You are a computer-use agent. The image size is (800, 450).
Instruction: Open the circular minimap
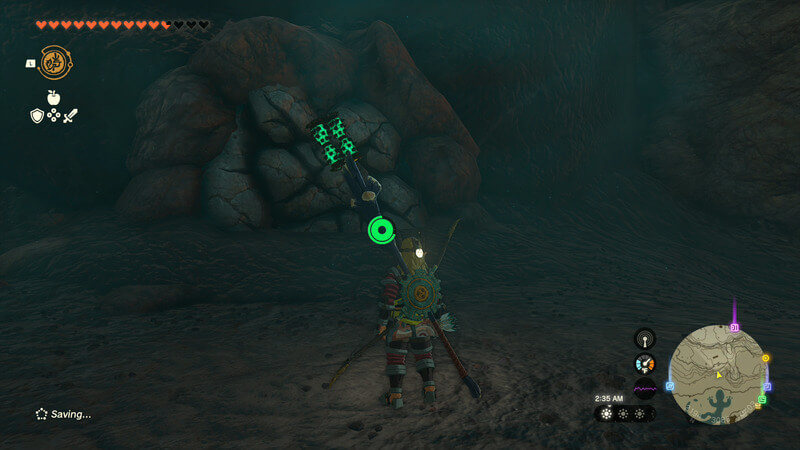pyautogui.click(x=717, y=375)
